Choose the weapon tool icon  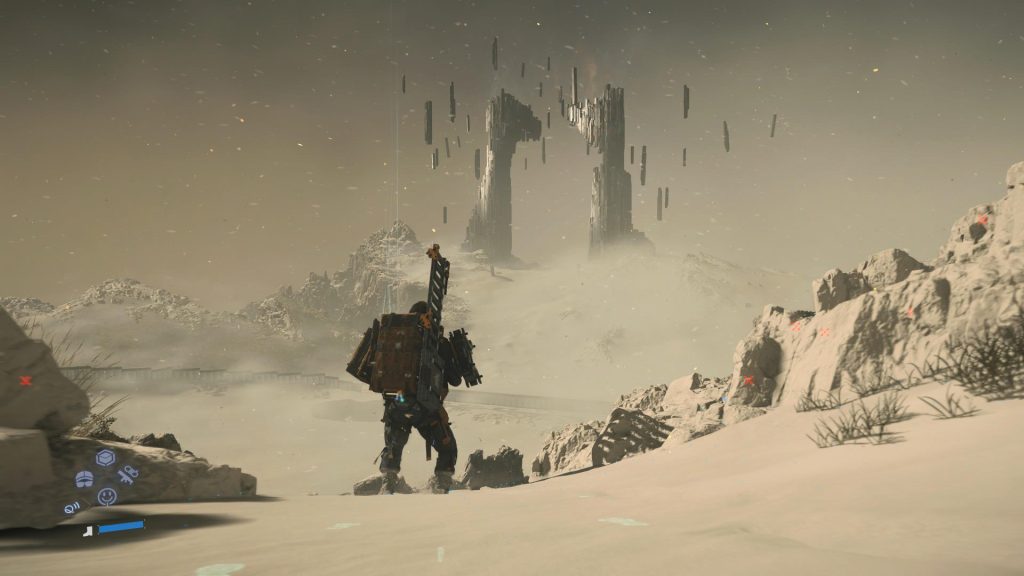[x=127, y=475]
